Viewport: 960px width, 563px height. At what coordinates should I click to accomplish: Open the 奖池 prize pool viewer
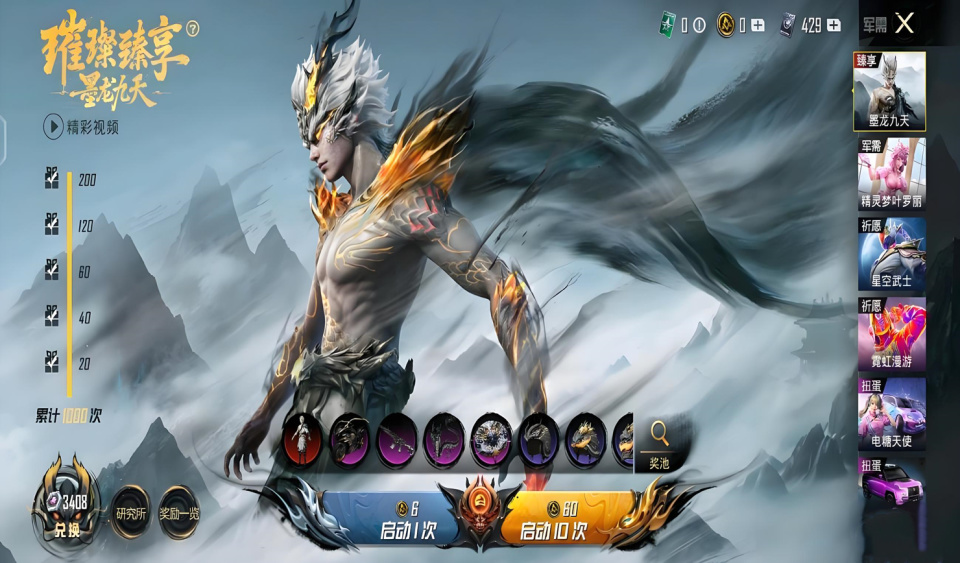(x=659, y=443)
